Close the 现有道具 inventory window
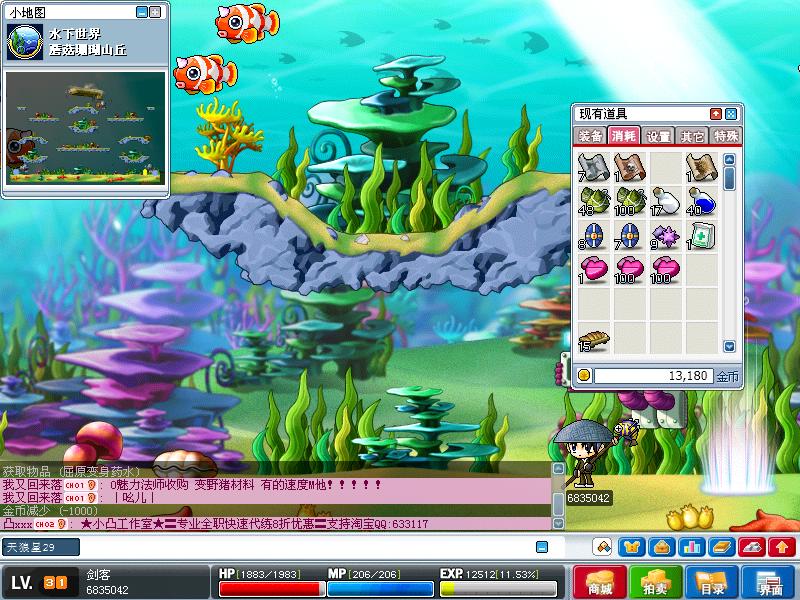800x600 pixels. click(731, 114)
